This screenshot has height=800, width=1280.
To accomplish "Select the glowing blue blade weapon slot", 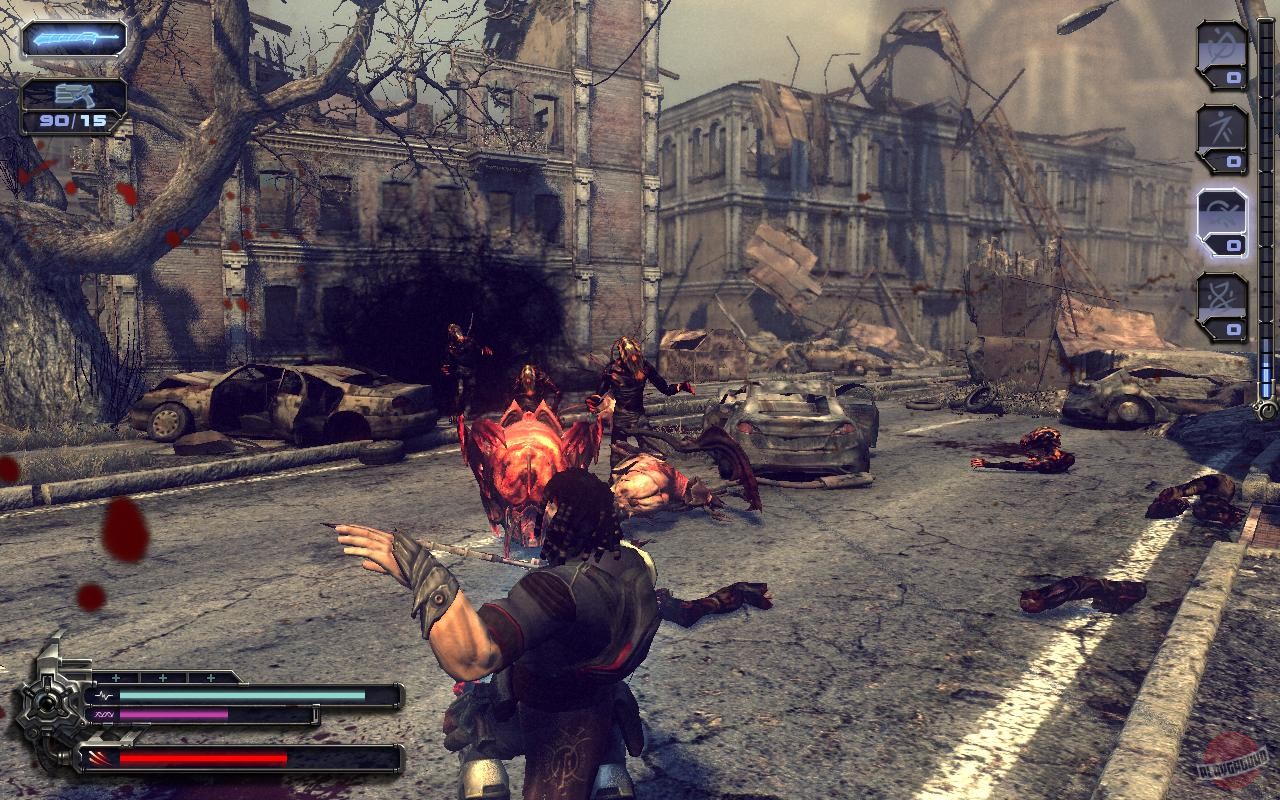I will coord(74,39).
